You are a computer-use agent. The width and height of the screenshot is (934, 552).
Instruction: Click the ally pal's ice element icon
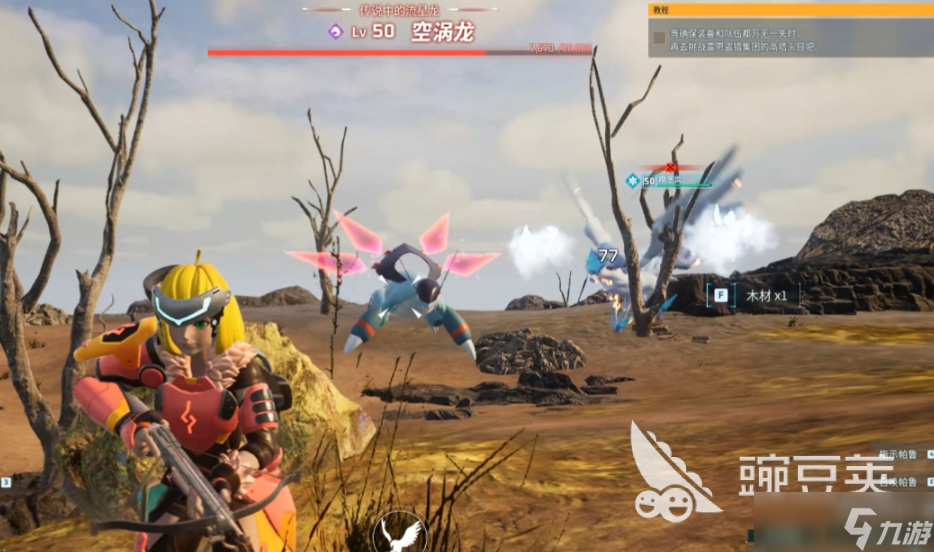632,181
